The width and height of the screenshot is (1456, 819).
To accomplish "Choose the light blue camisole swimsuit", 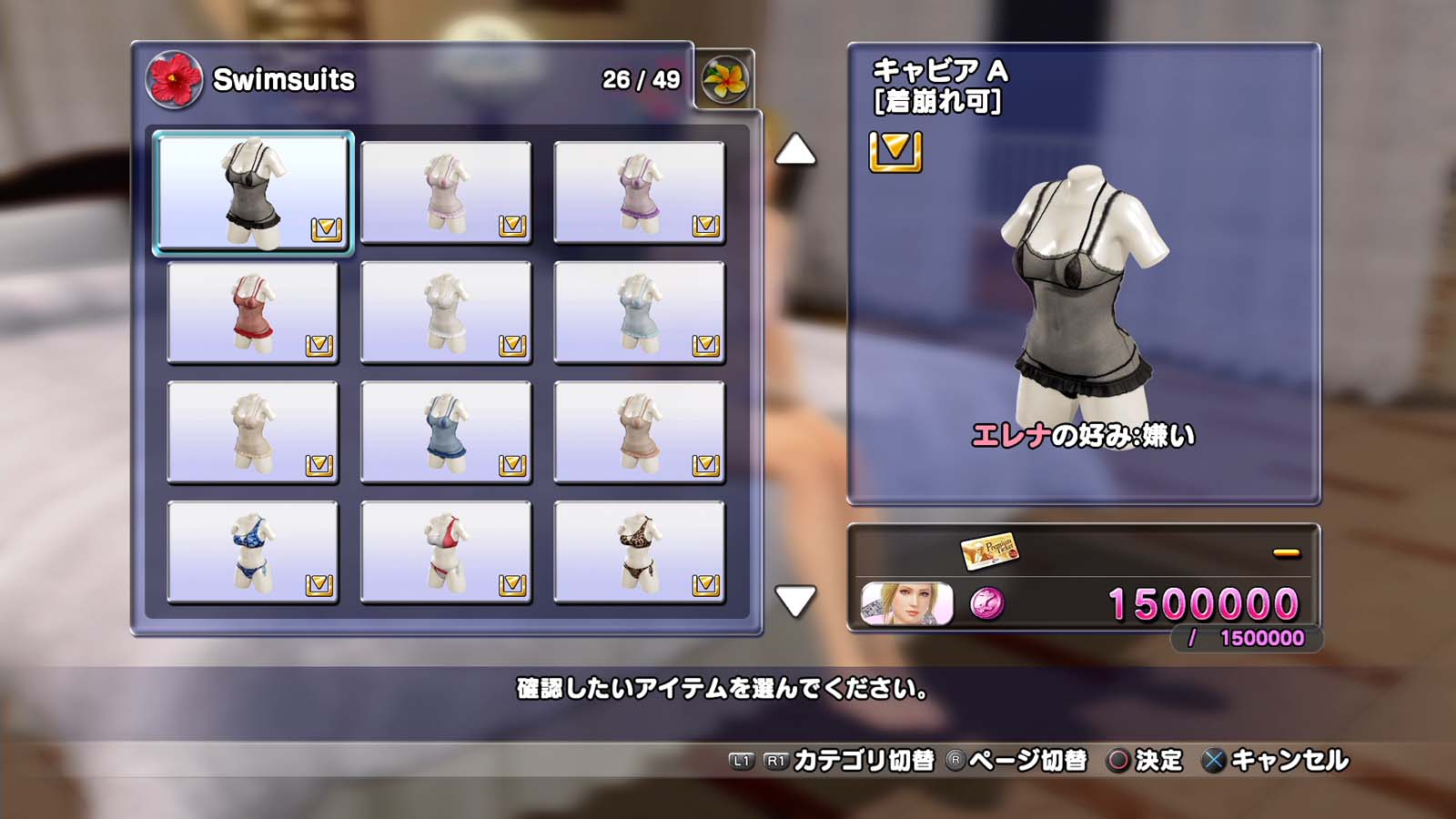I will point(639,313).
